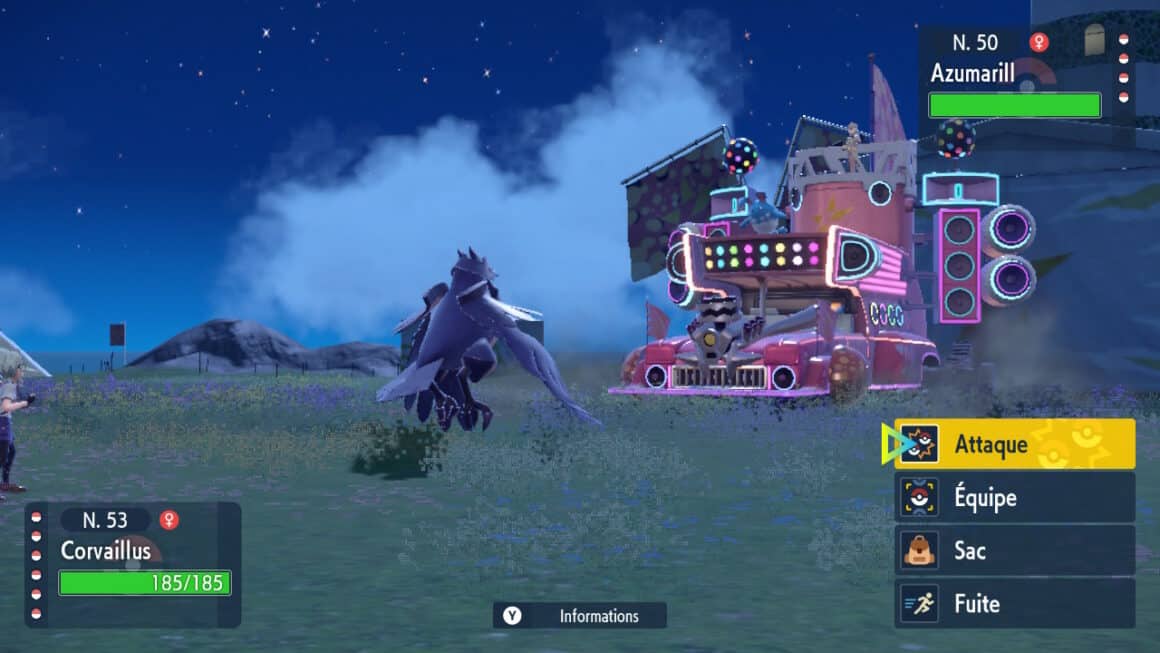Choose the Attaque battle command
This screenshot has width=1160, height=653.
(1014, 444)
